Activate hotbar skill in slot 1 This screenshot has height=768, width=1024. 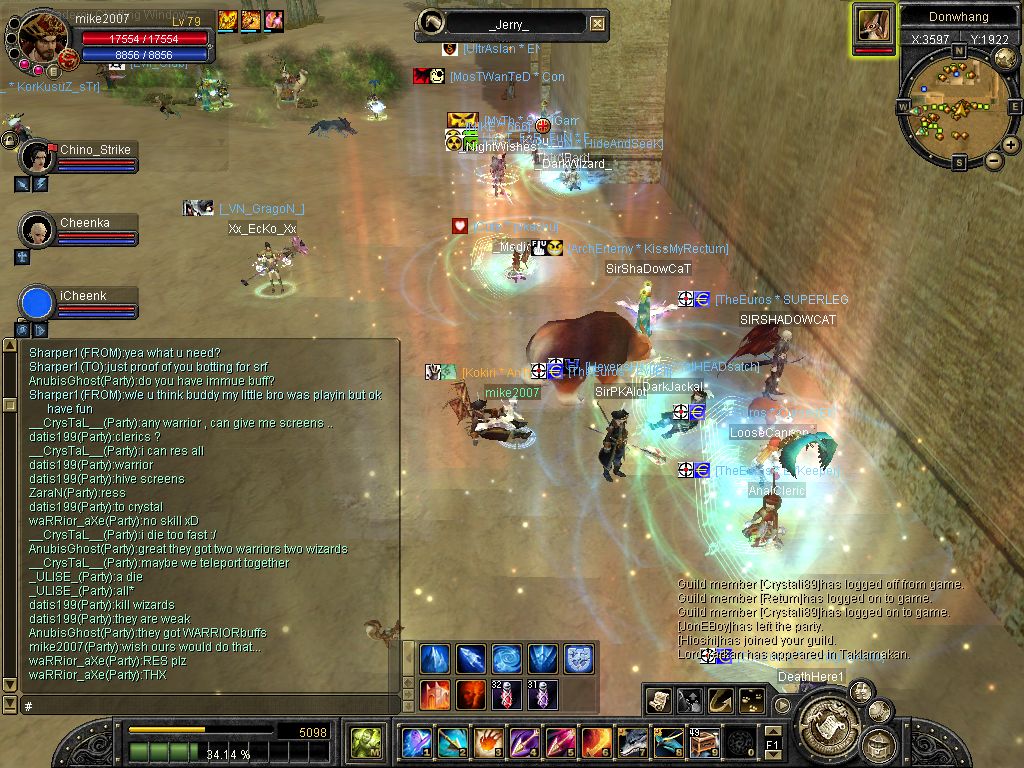(x=415, y=742)
